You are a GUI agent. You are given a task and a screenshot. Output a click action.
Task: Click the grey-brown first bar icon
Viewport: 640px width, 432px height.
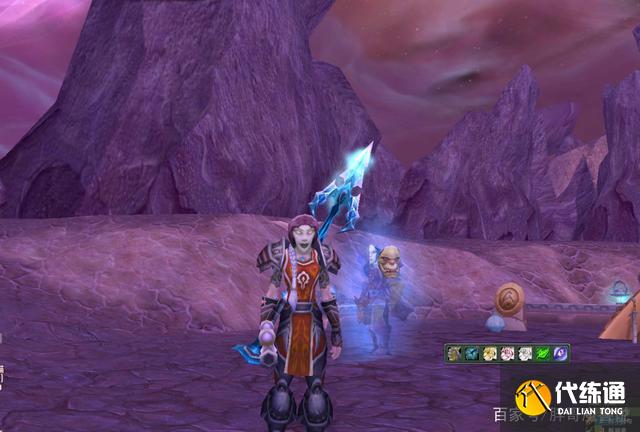[x=455, y=353]
